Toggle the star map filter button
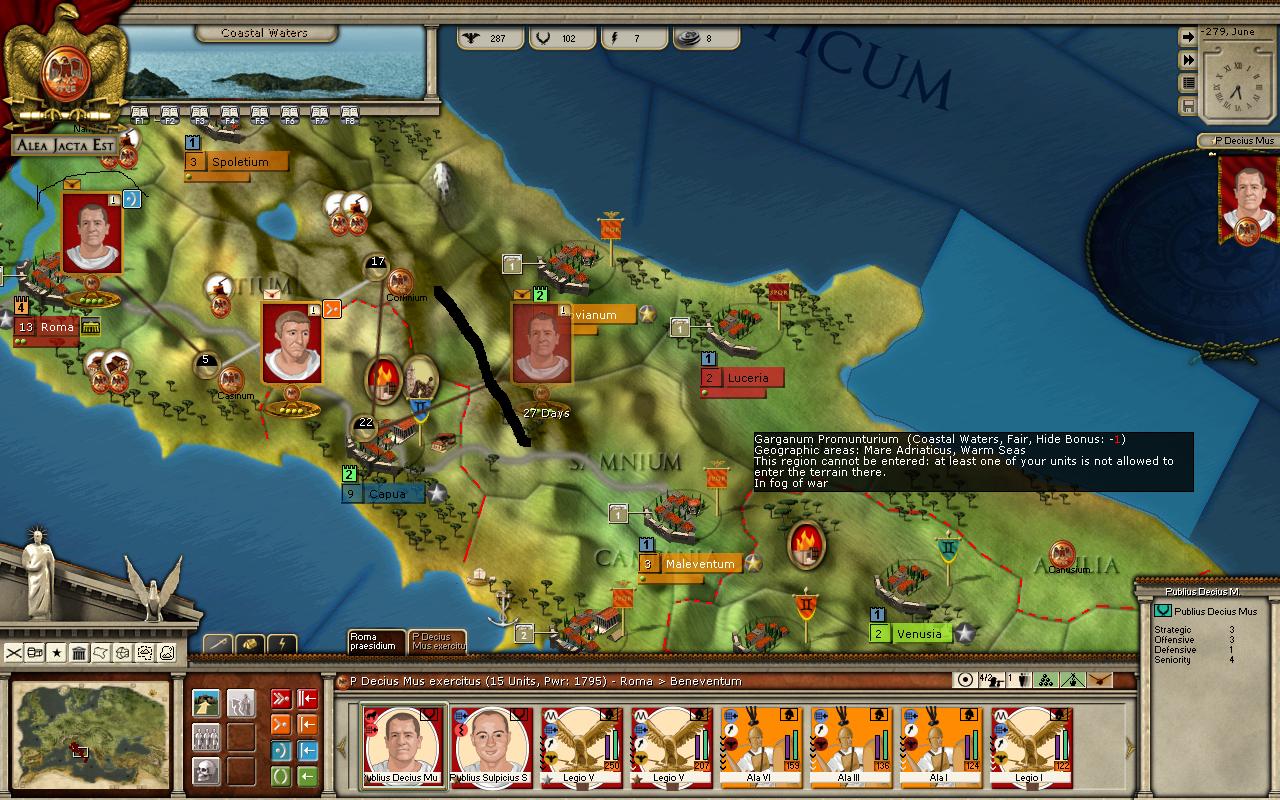The width and height of the screenshot is (1280, 800). point(57,653)
